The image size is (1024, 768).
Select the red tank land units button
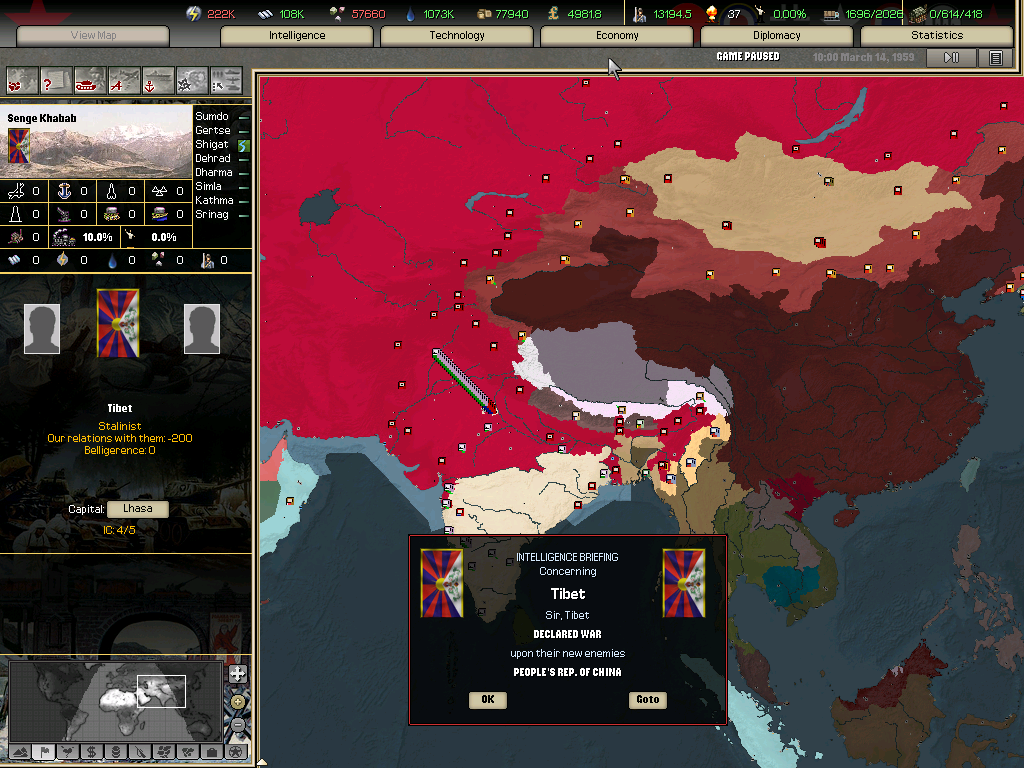pyautogui.click(x=90, y=79)
